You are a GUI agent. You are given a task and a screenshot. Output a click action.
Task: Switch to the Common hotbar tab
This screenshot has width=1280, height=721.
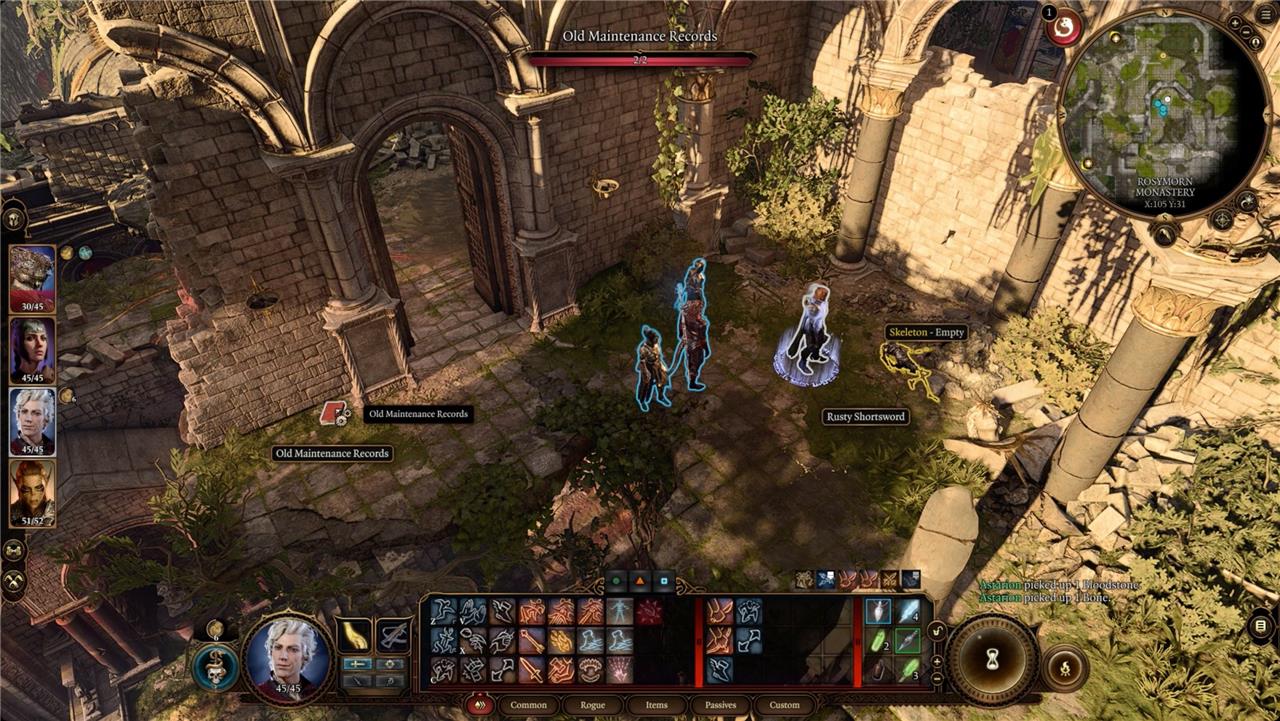click(x=528, y=705)
